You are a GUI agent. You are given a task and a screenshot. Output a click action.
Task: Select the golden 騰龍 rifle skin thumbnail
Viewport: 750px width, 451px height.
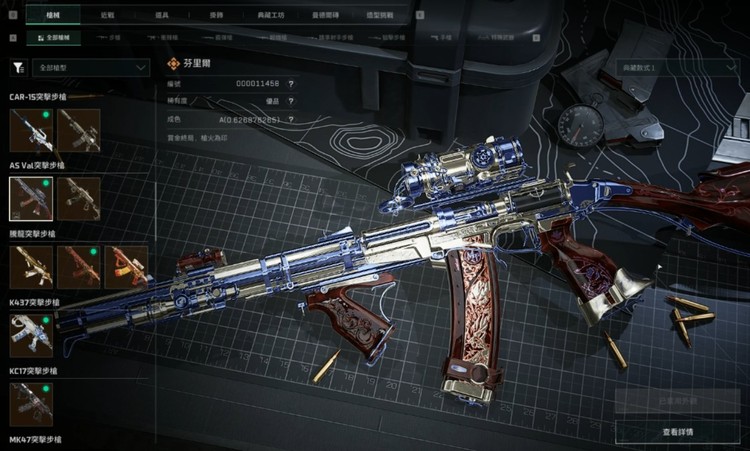30,267
